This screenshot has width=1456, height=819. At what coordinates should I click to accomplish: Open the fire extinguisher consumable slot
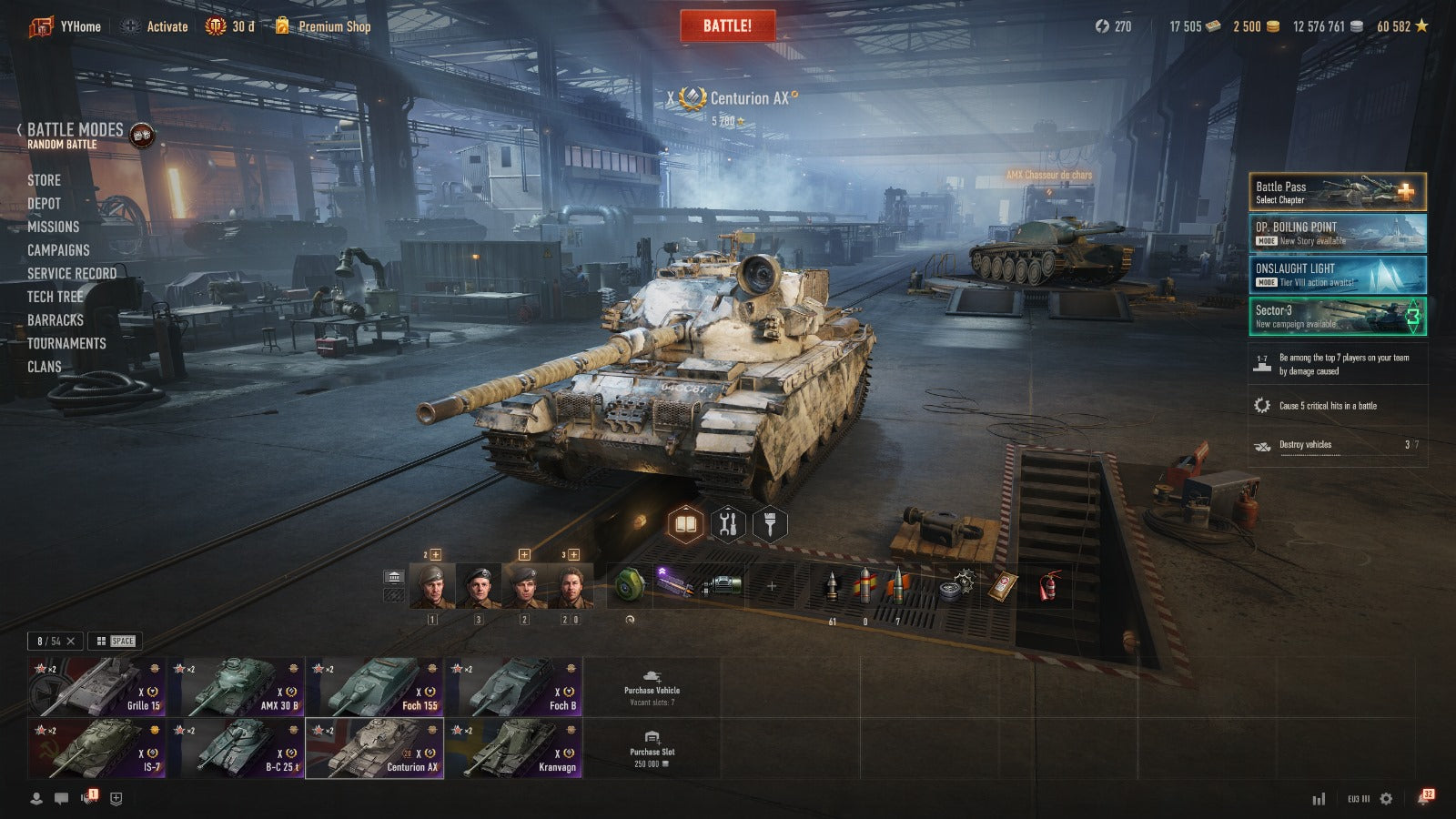click(1049, 585)
